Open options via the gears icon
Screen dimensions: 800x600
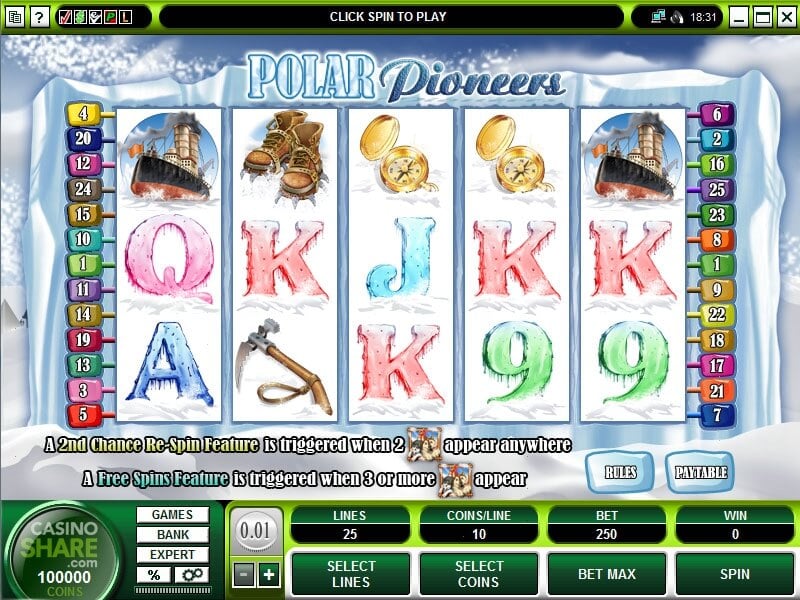point(190,575)
